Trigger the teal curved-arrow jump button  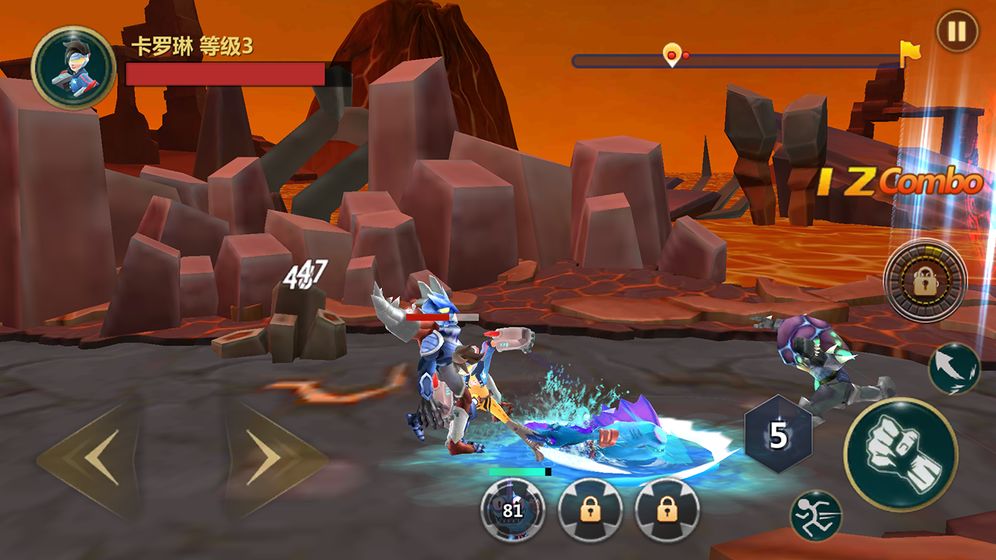point(953,368)
